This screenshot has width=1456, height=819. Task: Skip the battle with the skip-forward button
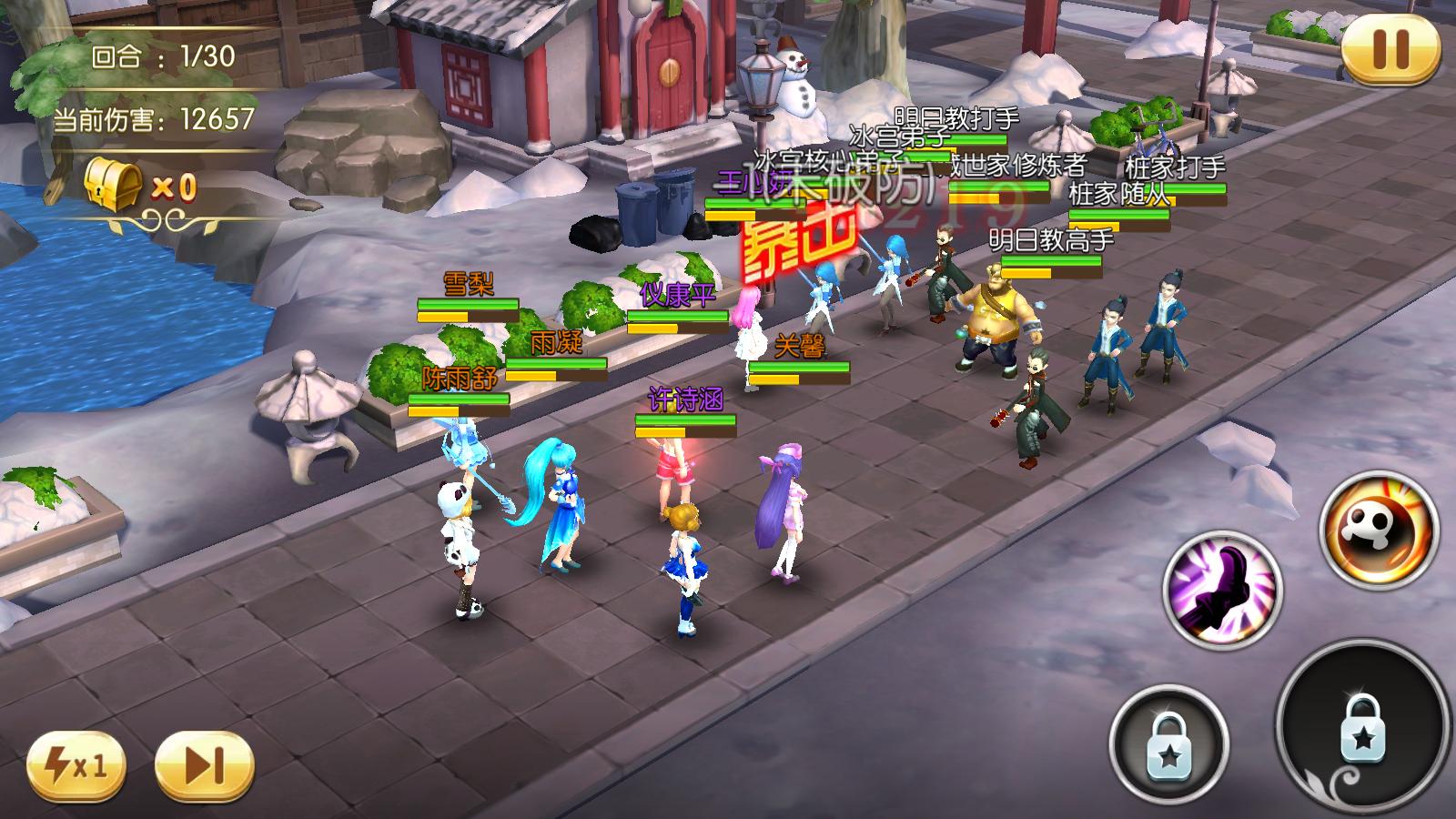point(204,766)
